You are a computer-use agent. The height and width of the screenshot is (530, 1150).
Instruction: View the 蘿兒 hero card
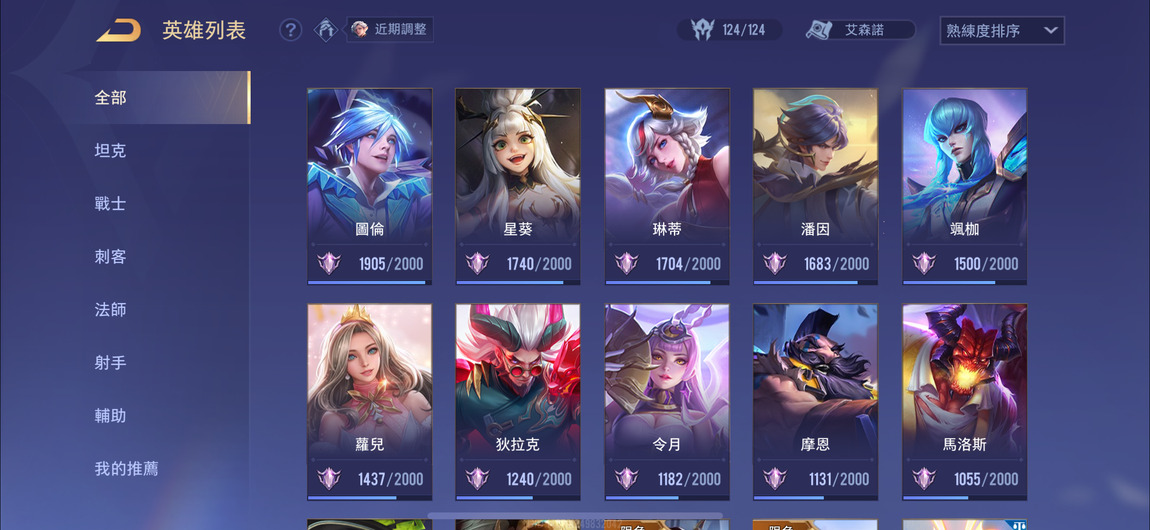coord(370,400)
